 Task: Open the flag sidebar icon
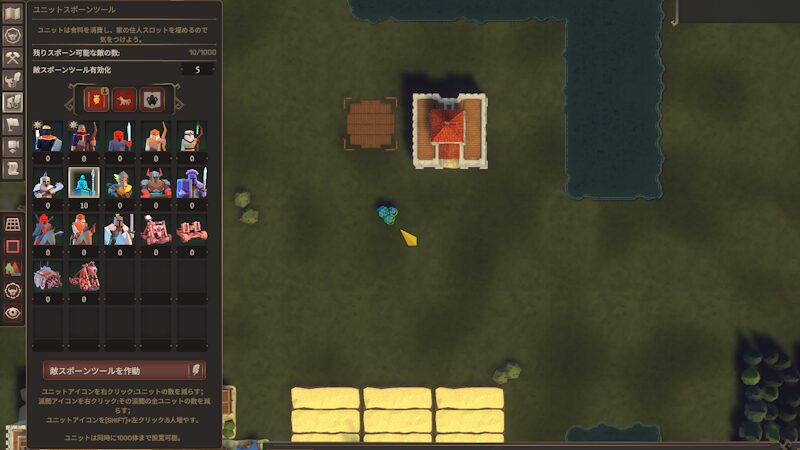13,125
